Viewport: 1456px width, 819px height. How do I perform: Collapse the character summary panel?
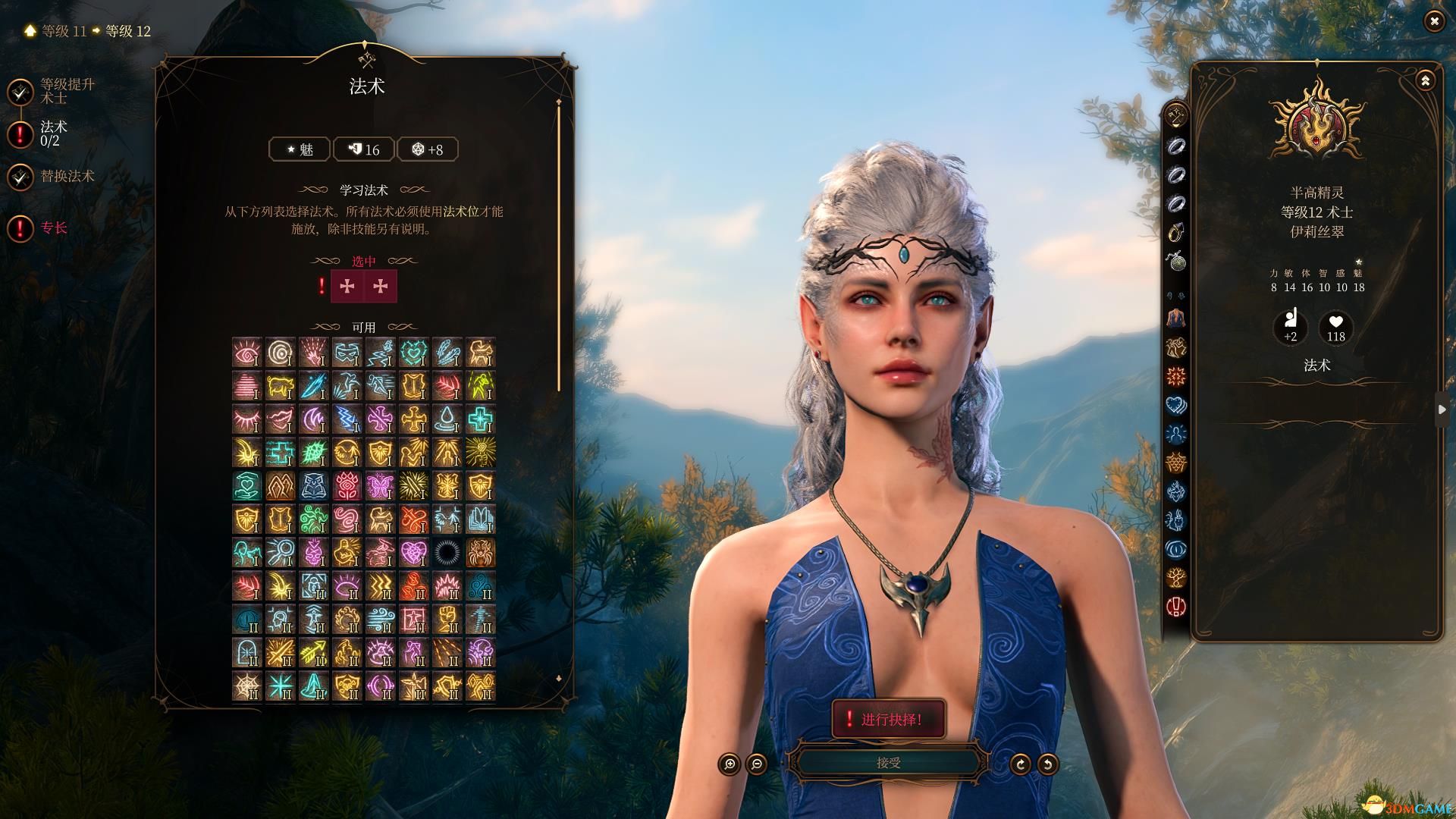1425,80
